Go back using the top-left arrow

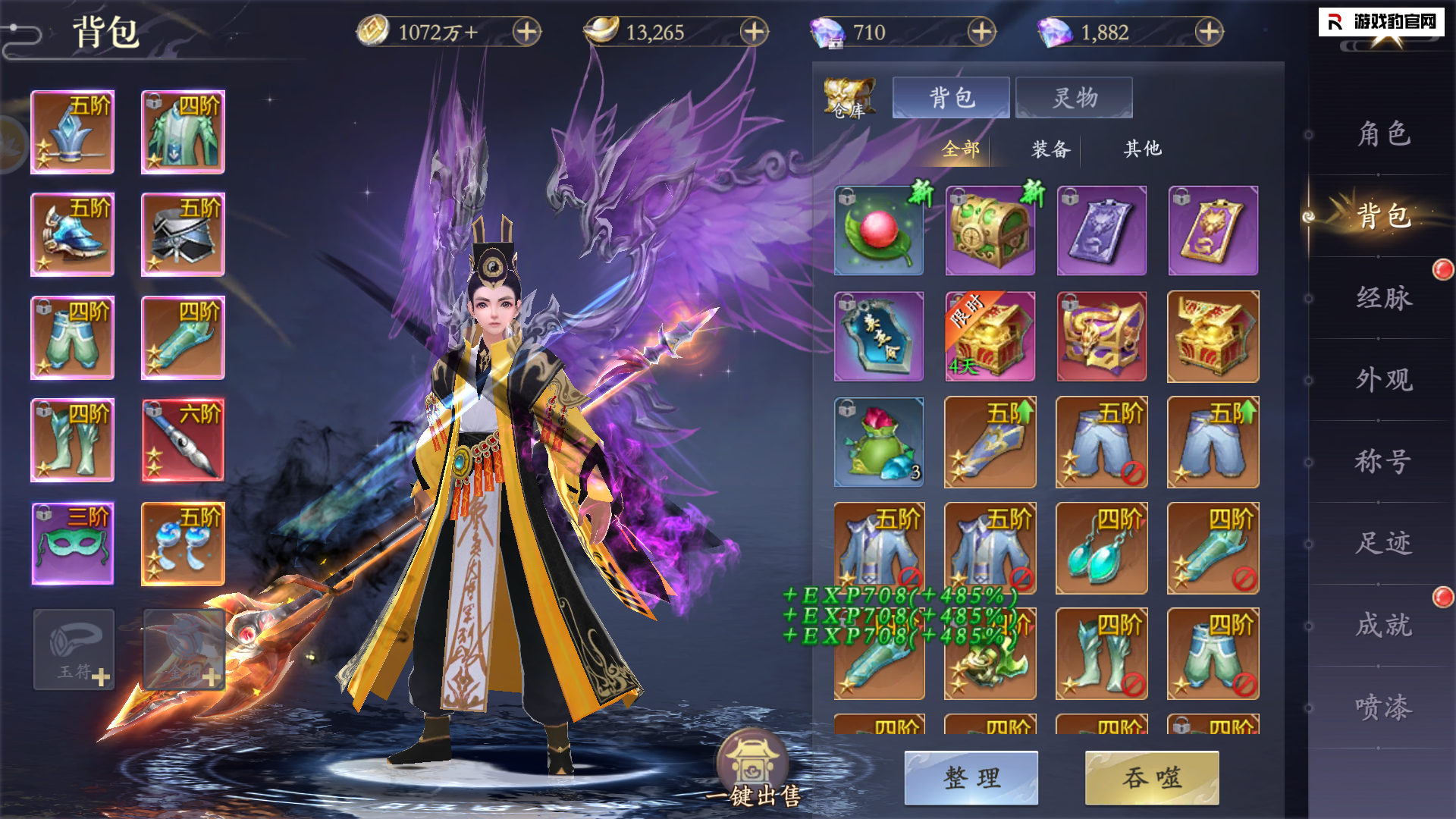pos(23,33)
